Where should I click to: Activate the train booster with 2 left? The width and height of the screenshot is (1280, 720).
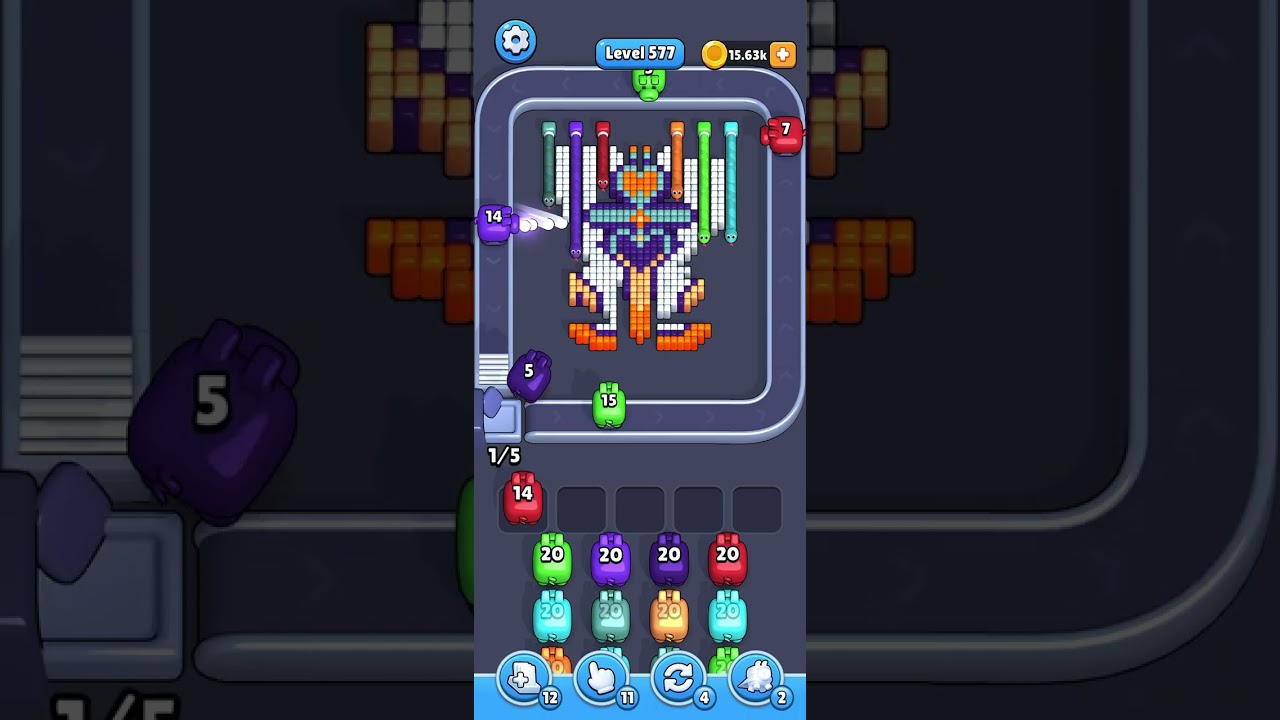[757, 680]
